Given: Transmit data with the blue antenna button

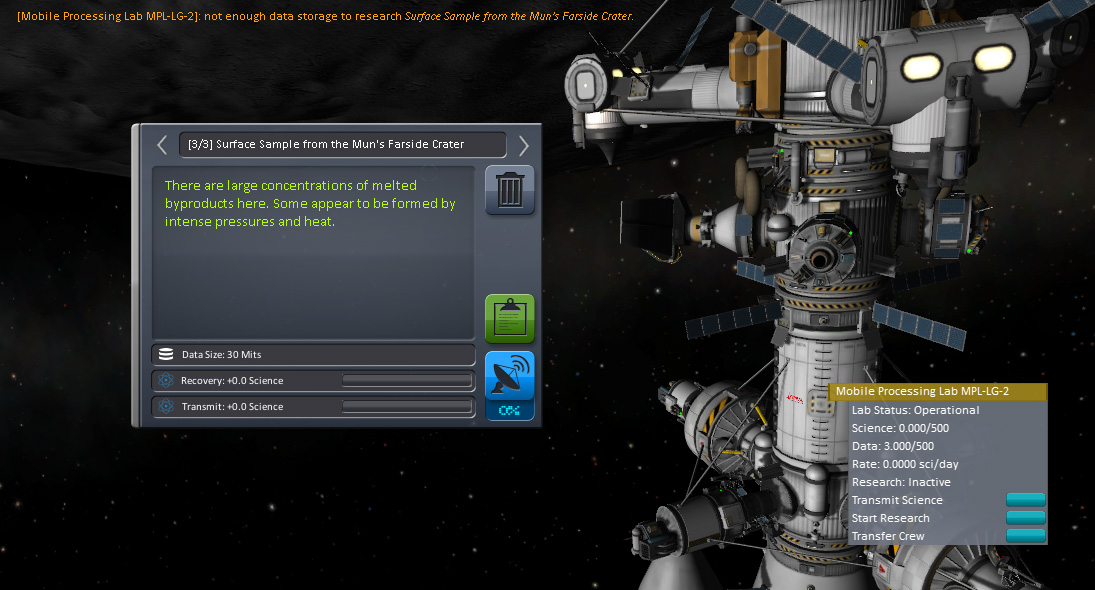Looking at the screenshot, I should (x=510, y=376).
